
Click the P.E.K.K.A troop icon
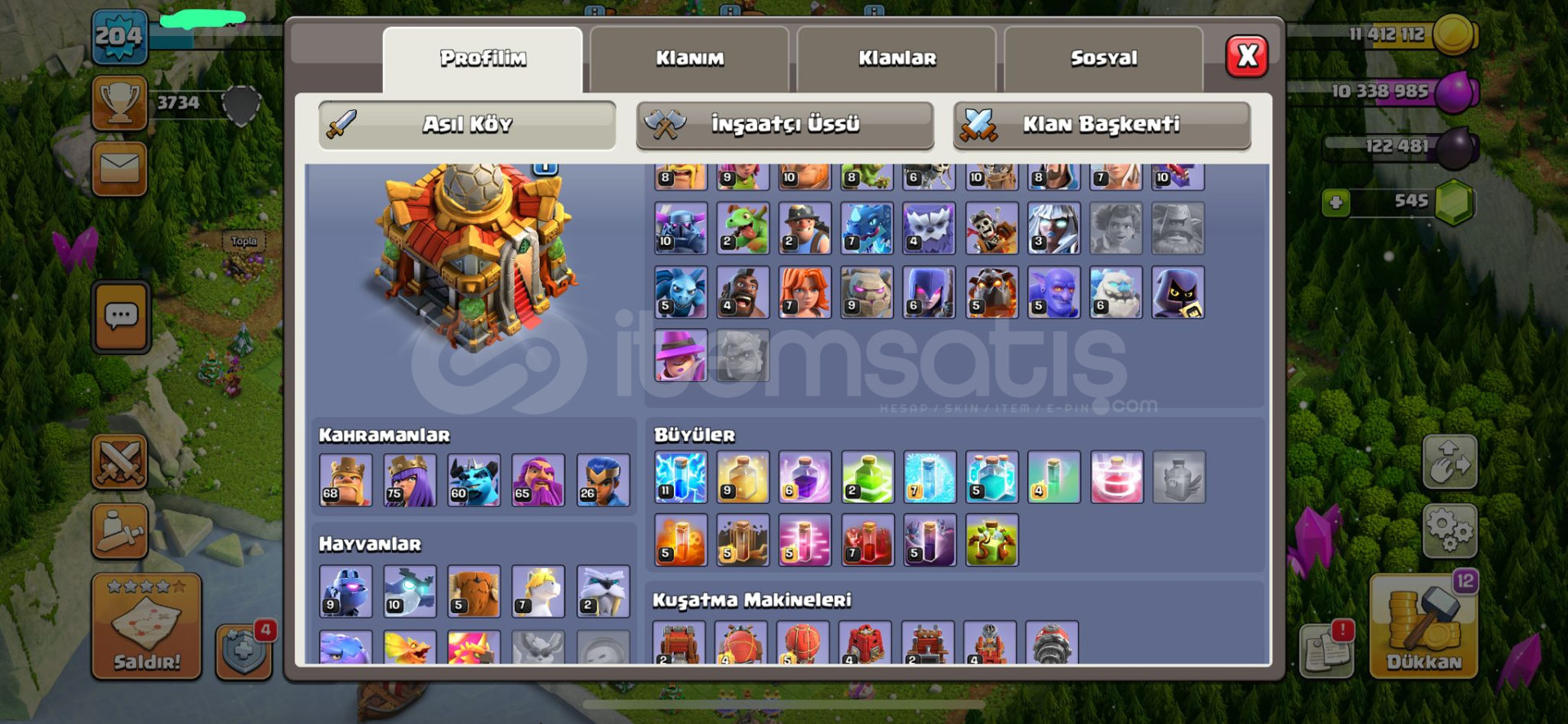click(x=680, y=228)
